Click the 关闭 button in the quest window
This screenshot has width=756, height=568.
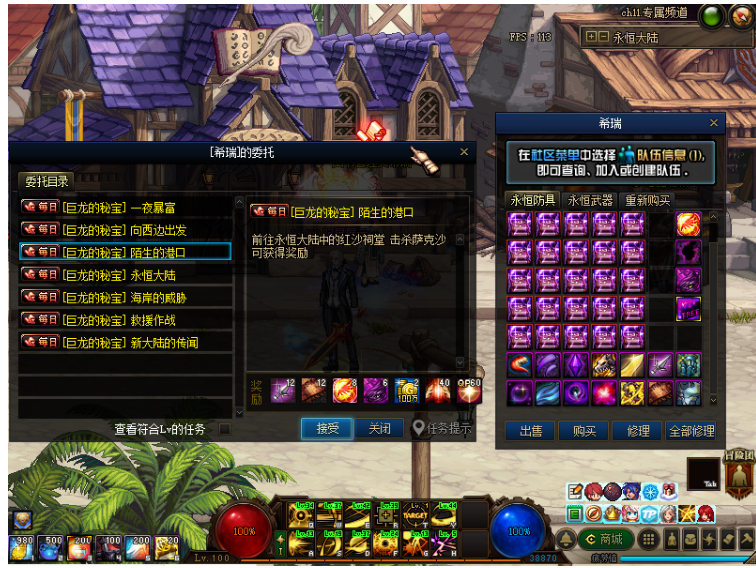point(379,428)
